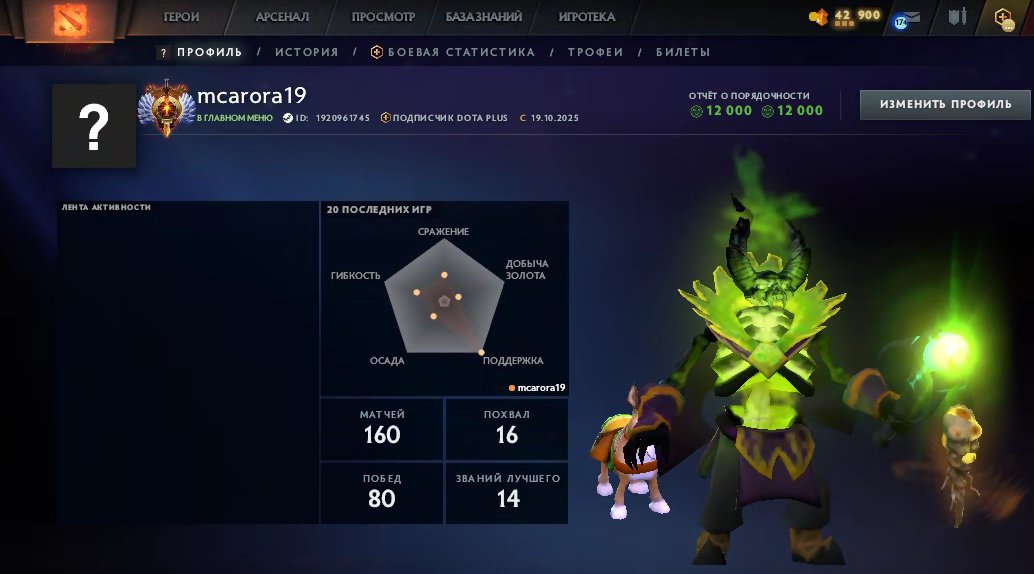This screenshot has width=1034, height=574.
Task: Open the mail envelope notifications
Action: click(x=911, y=17)
